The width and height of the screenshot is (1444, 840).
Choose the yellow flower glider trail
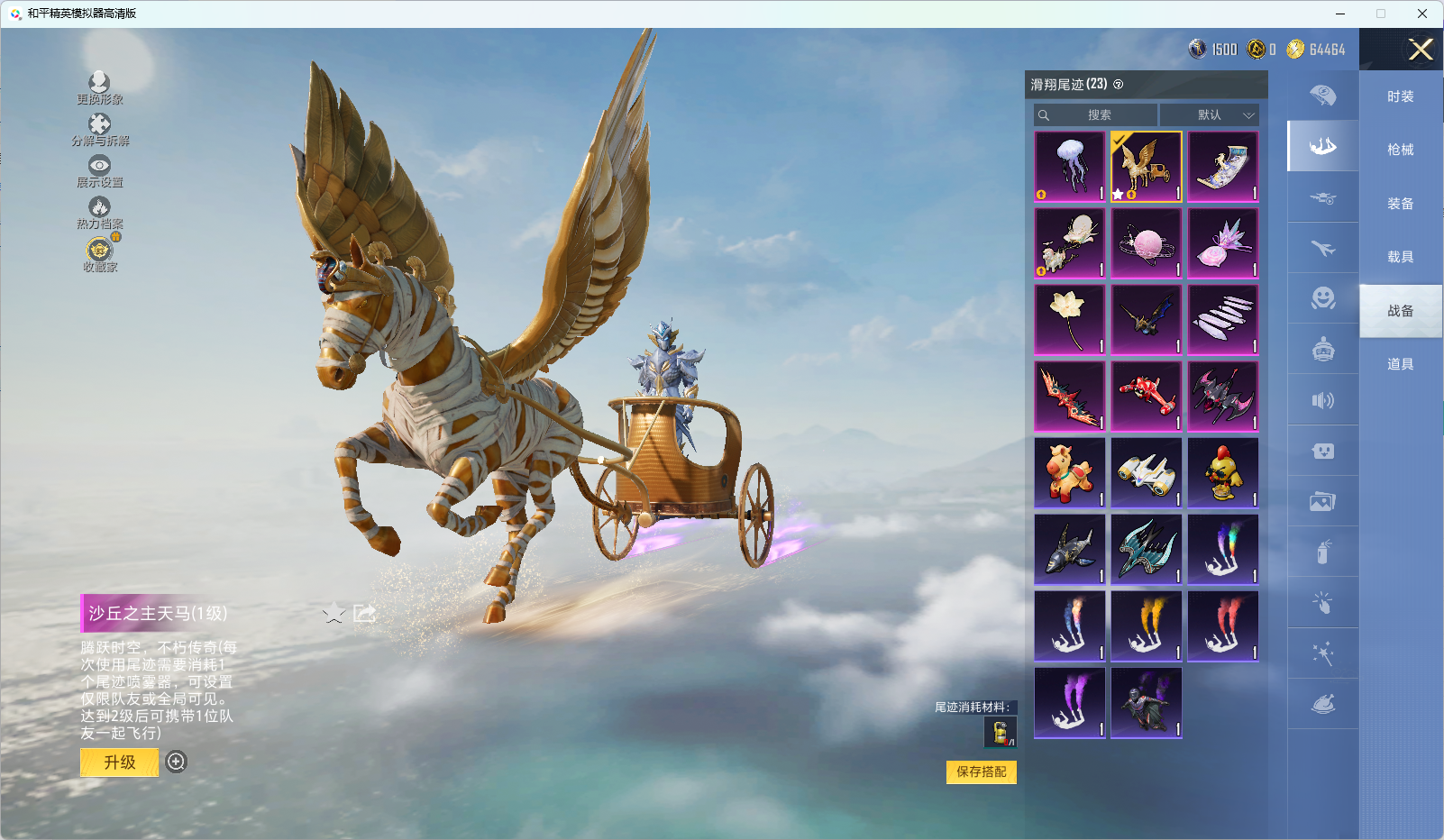point(1070,320)
